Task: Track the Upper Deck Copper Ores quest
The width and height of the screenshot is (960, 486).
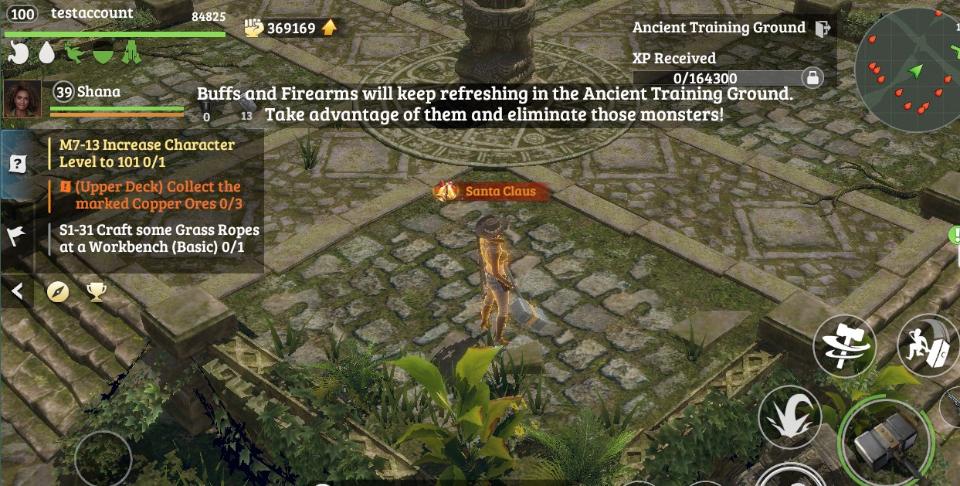Action: (151, 194)
